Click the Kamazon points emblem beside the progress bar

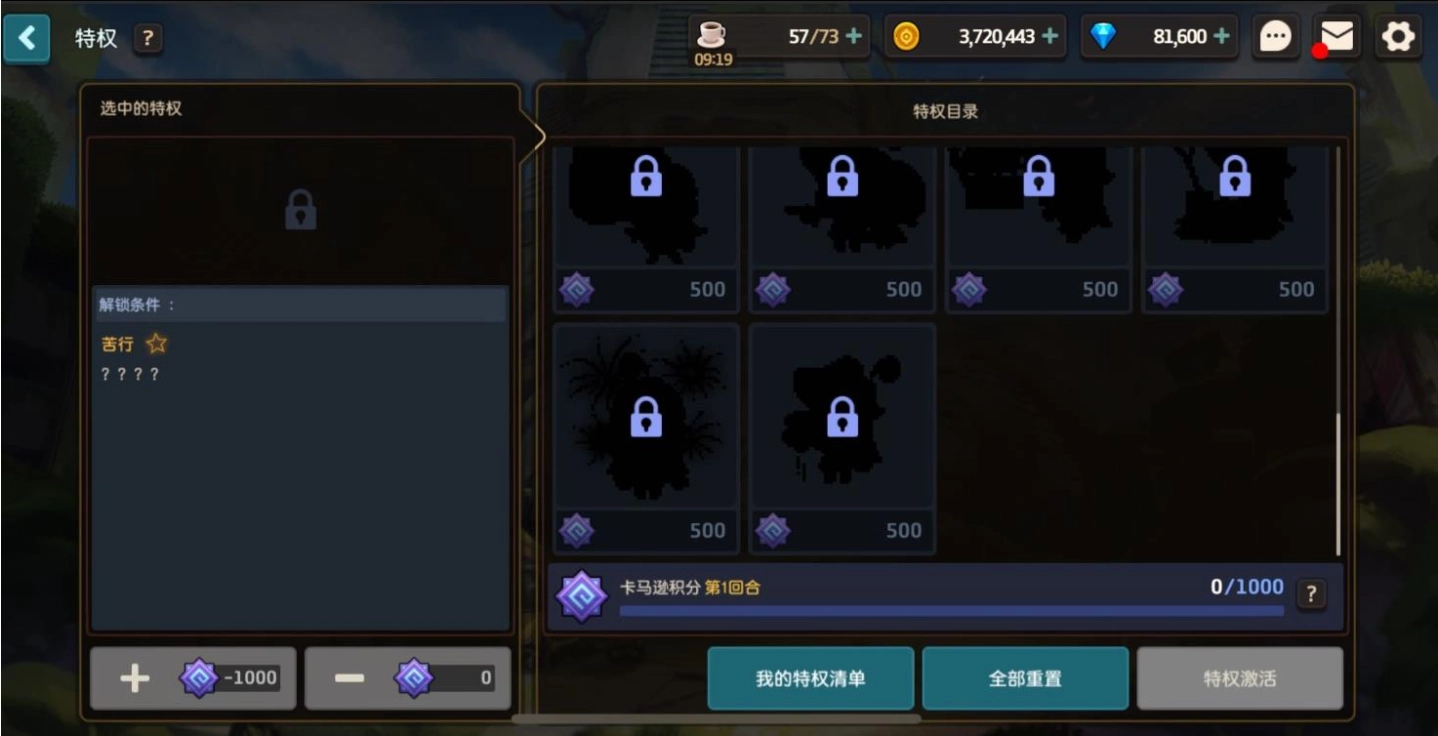[x=584, y=594]
